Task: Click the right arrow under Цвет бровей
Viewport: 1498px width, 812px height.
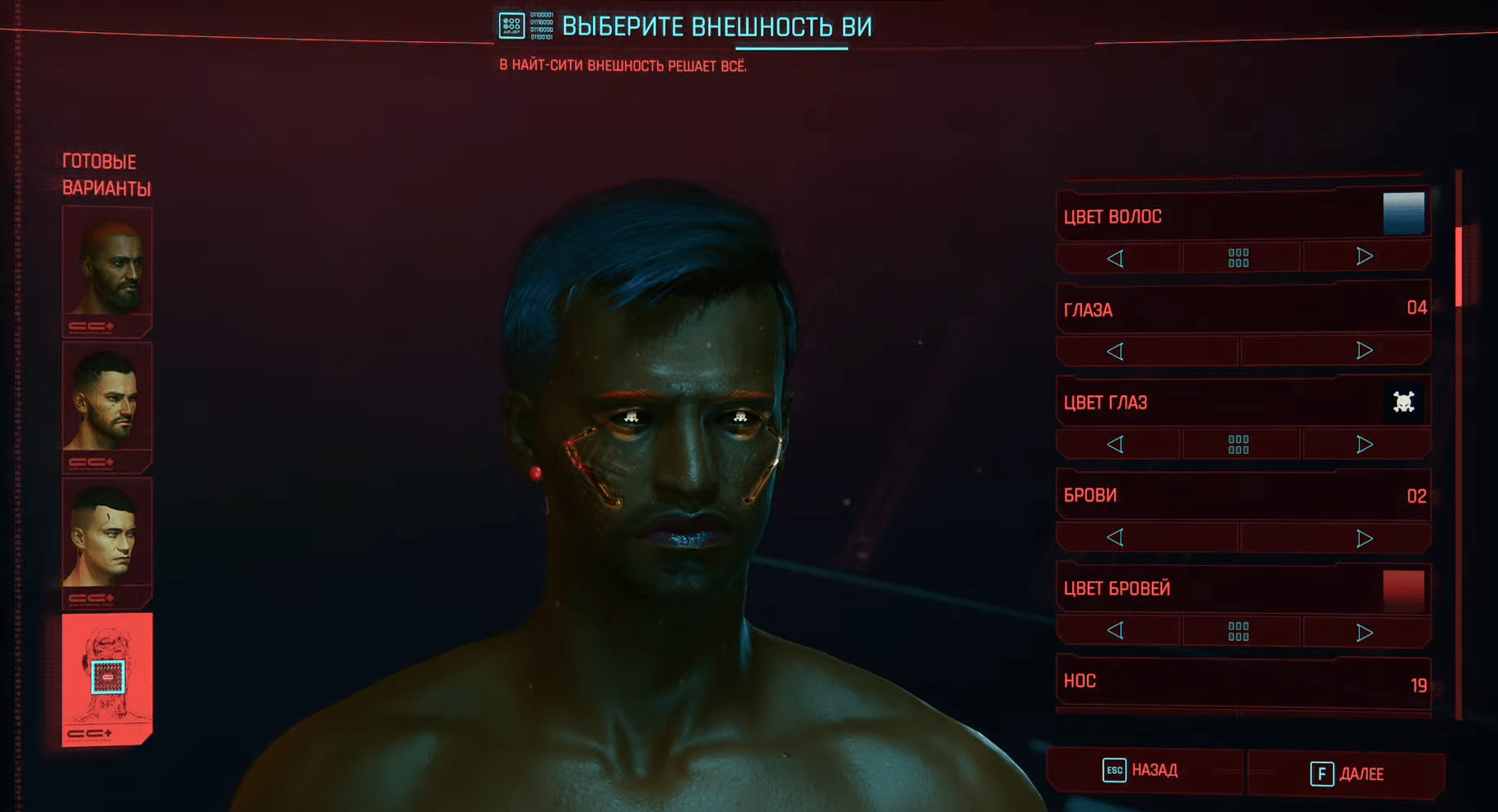Action: (x=1365, y=632)
